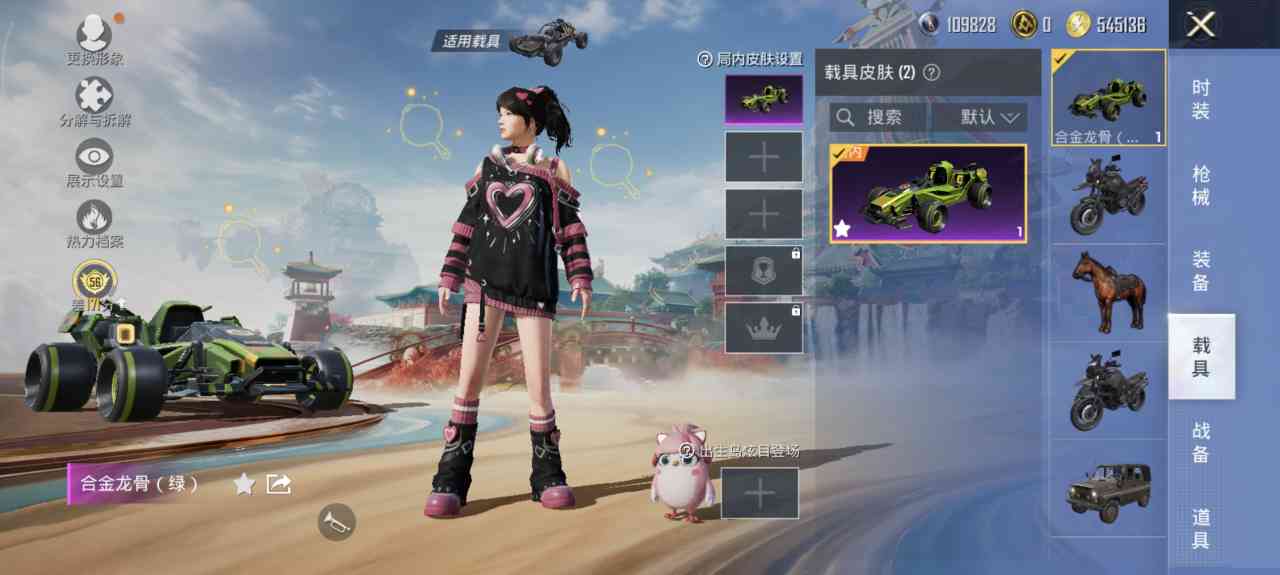Select the 装备 tab
1280x575 pixels.
(x=1201, y=271)
